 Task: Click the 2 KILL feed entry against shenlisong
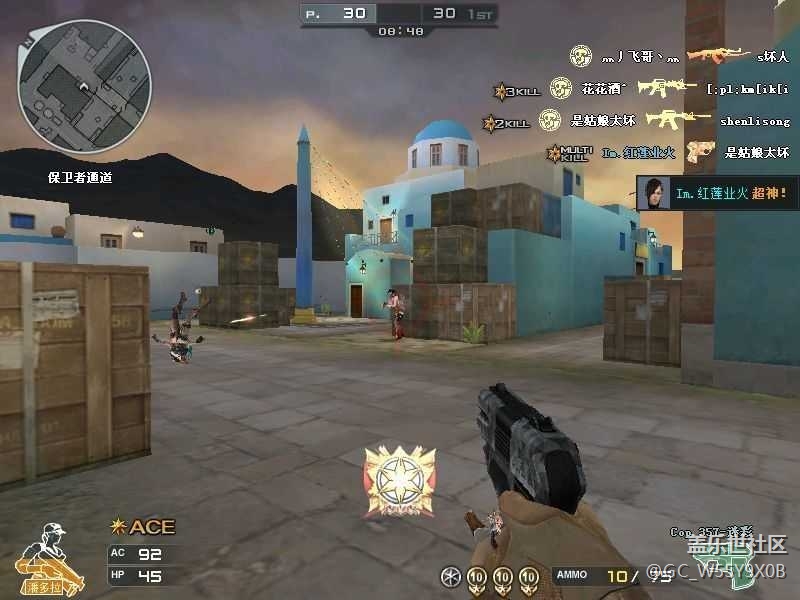(640, 121)
